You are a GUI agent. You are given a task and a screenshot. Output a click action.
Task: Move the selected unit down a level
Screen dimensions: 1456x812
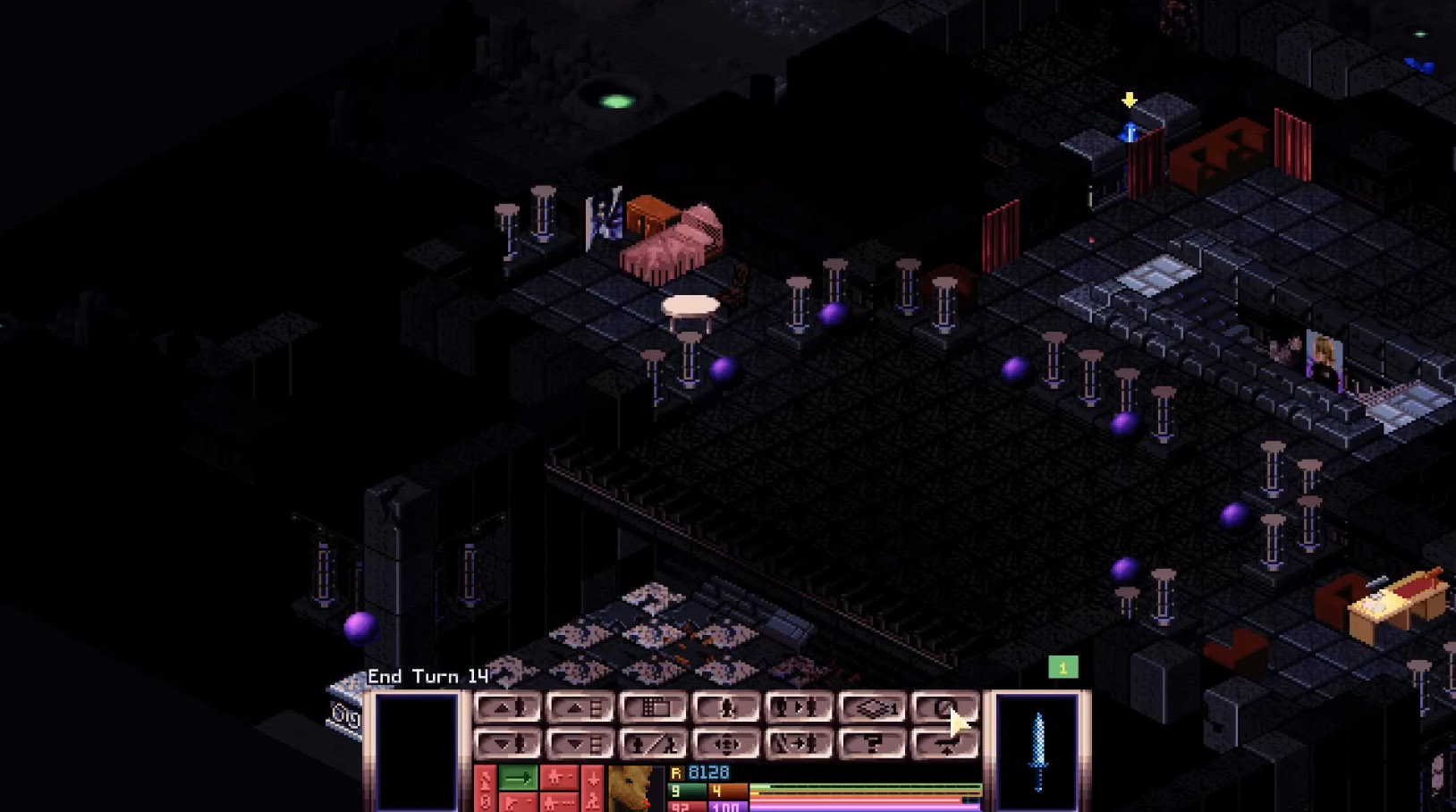pyautogui.click(x=507, y=744)
